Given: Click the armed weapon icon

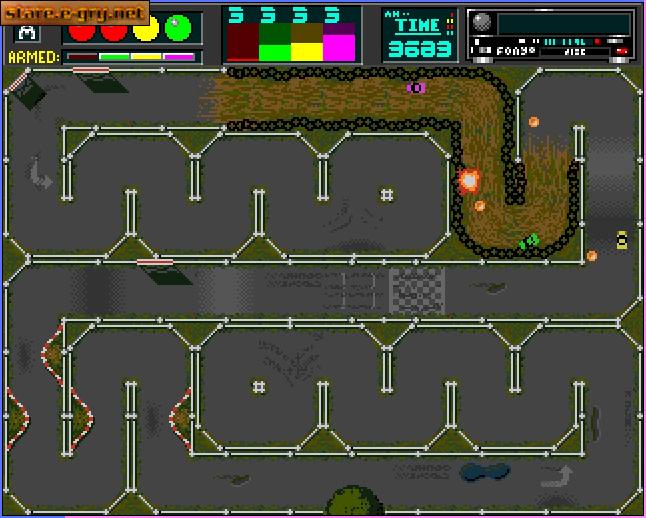Looking at the screenshot, I should click(24, 32).
